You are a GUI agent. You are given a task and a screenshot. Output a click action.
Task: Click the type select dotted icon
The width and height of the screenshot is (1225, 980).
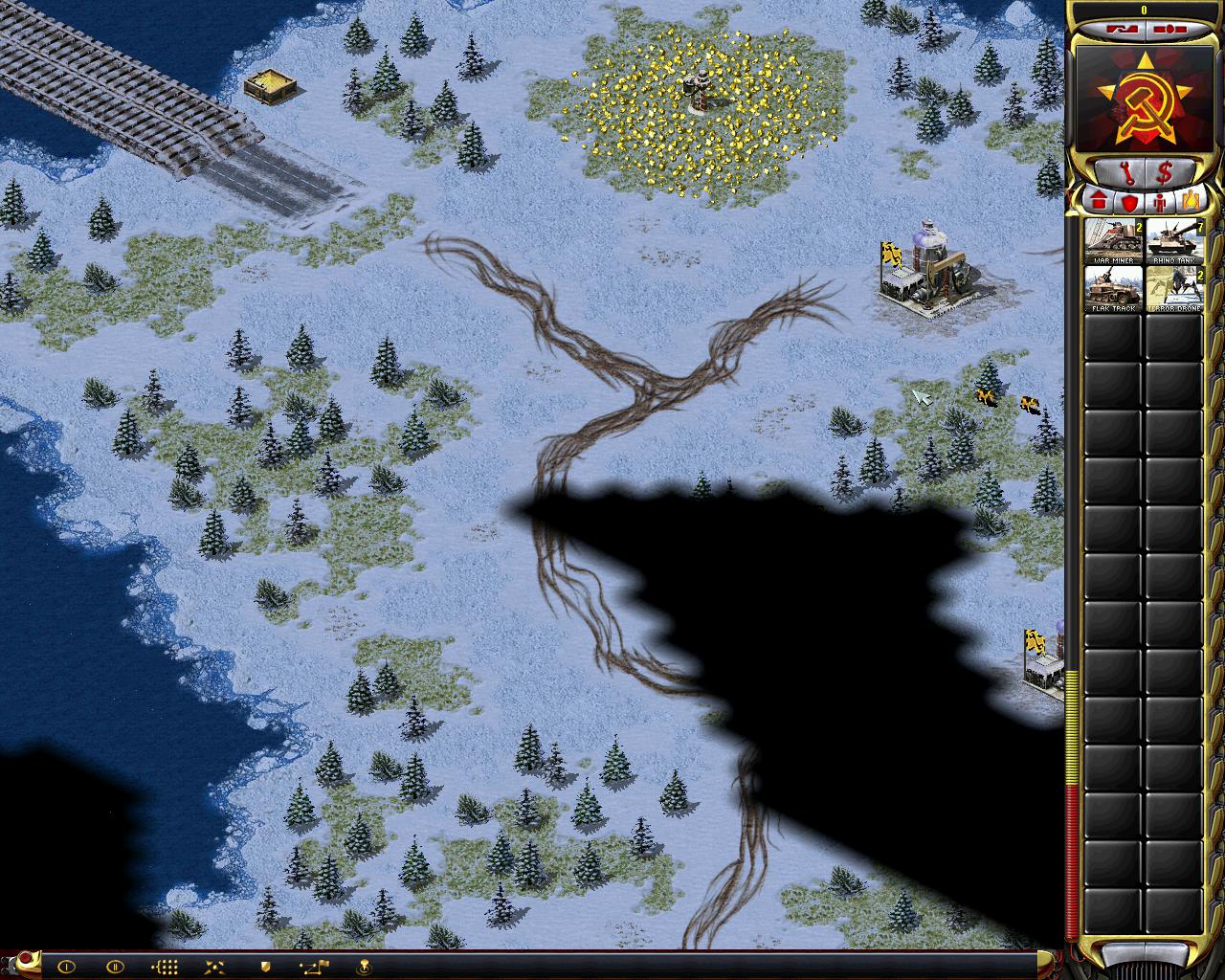pos(165,967)
